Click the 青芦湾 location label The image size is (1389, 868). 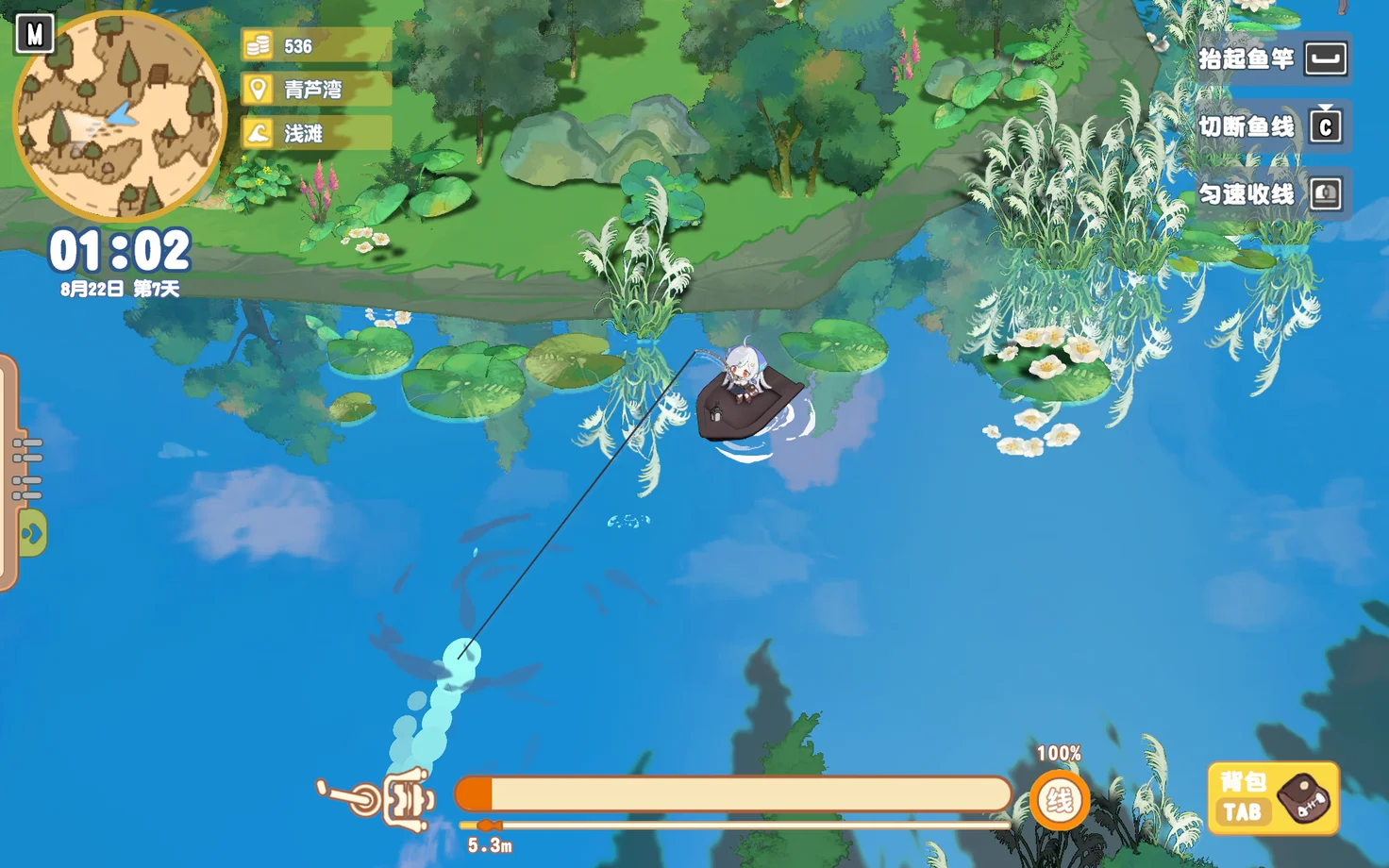tap(313, 90)
